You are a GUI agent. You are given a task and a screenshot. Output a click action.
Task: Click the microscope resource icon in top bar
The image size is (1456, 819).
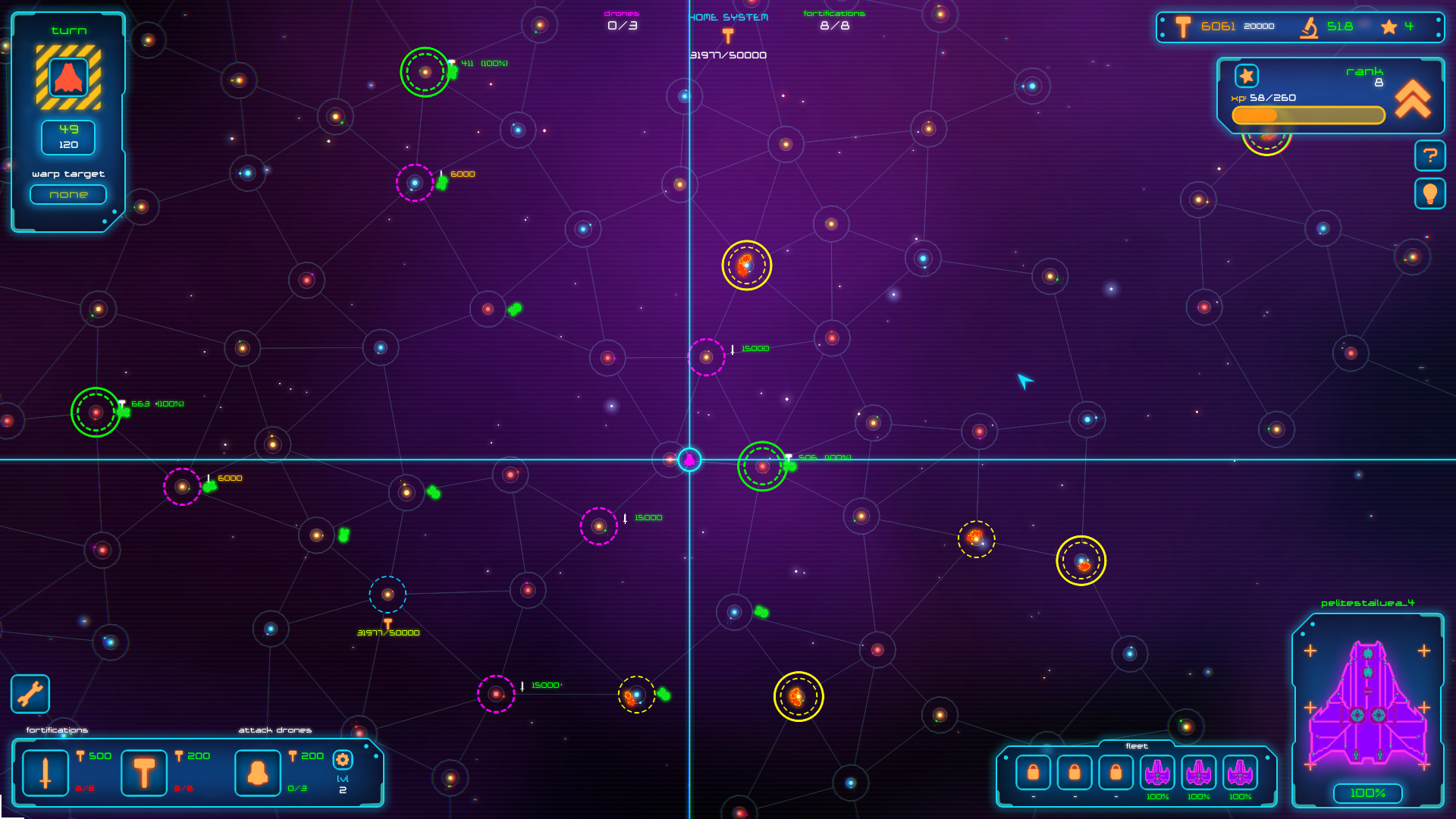pos(1307,26)
